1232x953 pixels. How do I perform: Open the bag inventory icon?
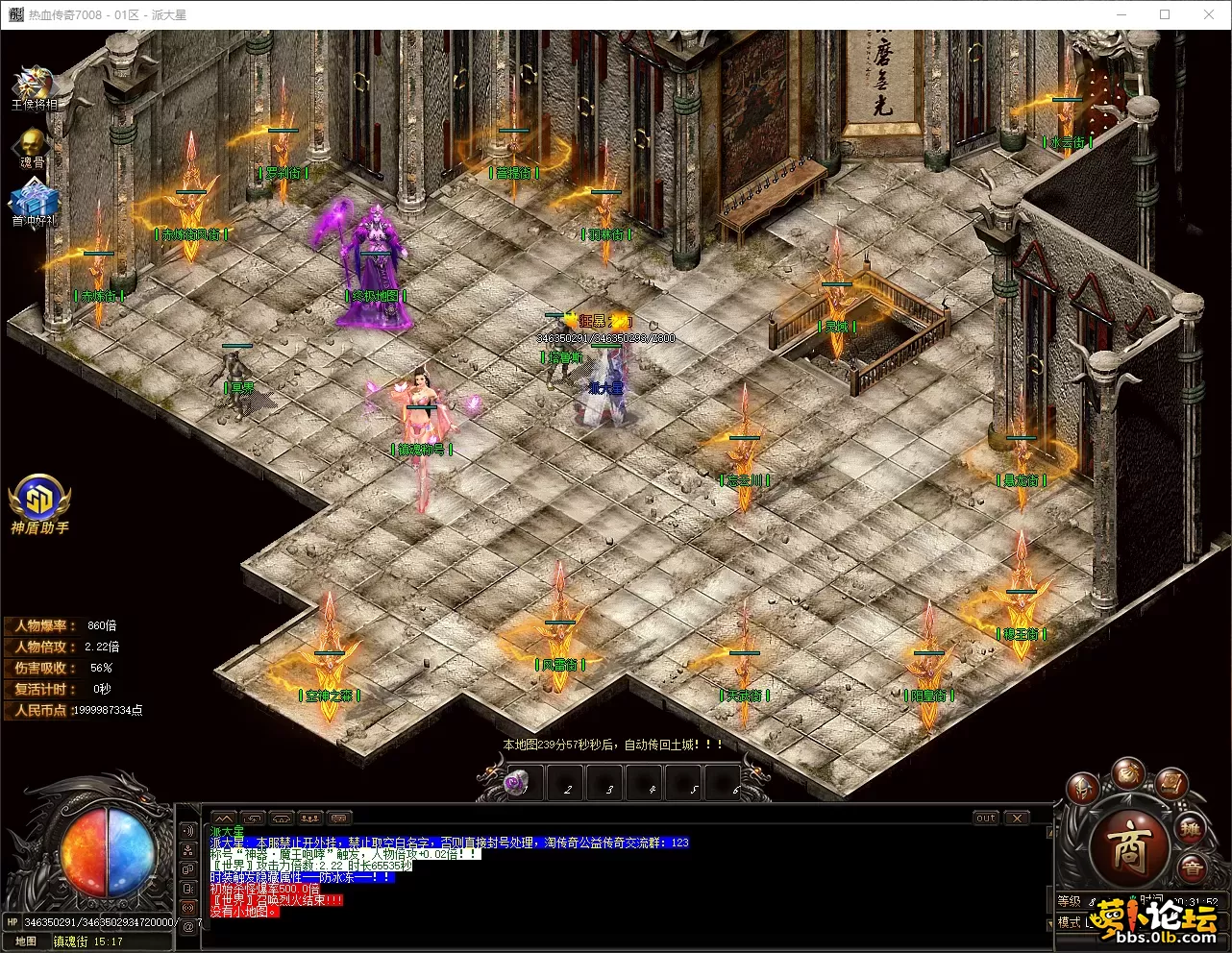(x=1127, y=772)
